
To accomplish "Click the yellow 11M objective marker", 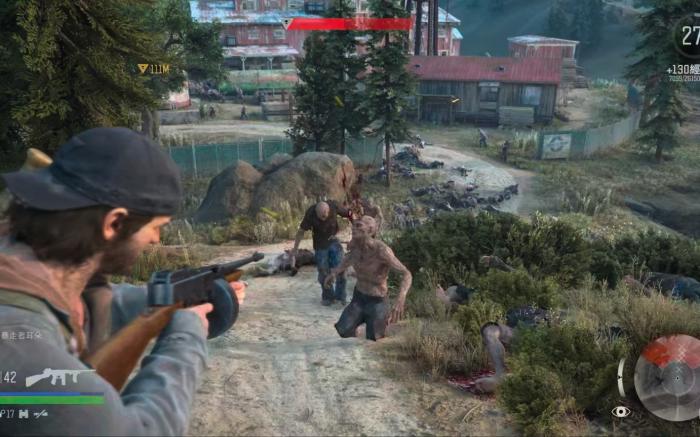I will click(x=153, y=69).
